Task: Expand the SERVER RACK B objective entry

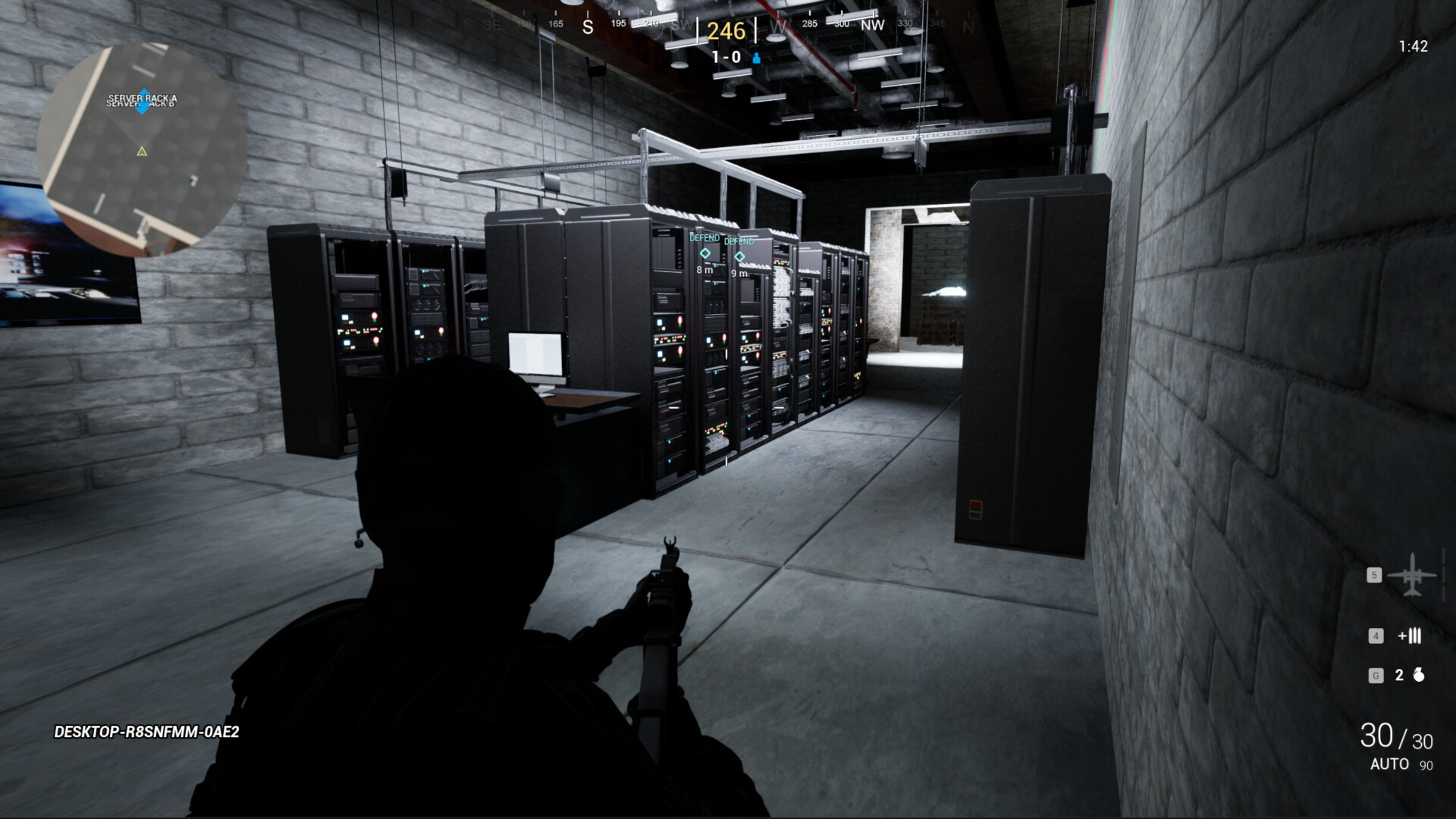Action: 143,106
